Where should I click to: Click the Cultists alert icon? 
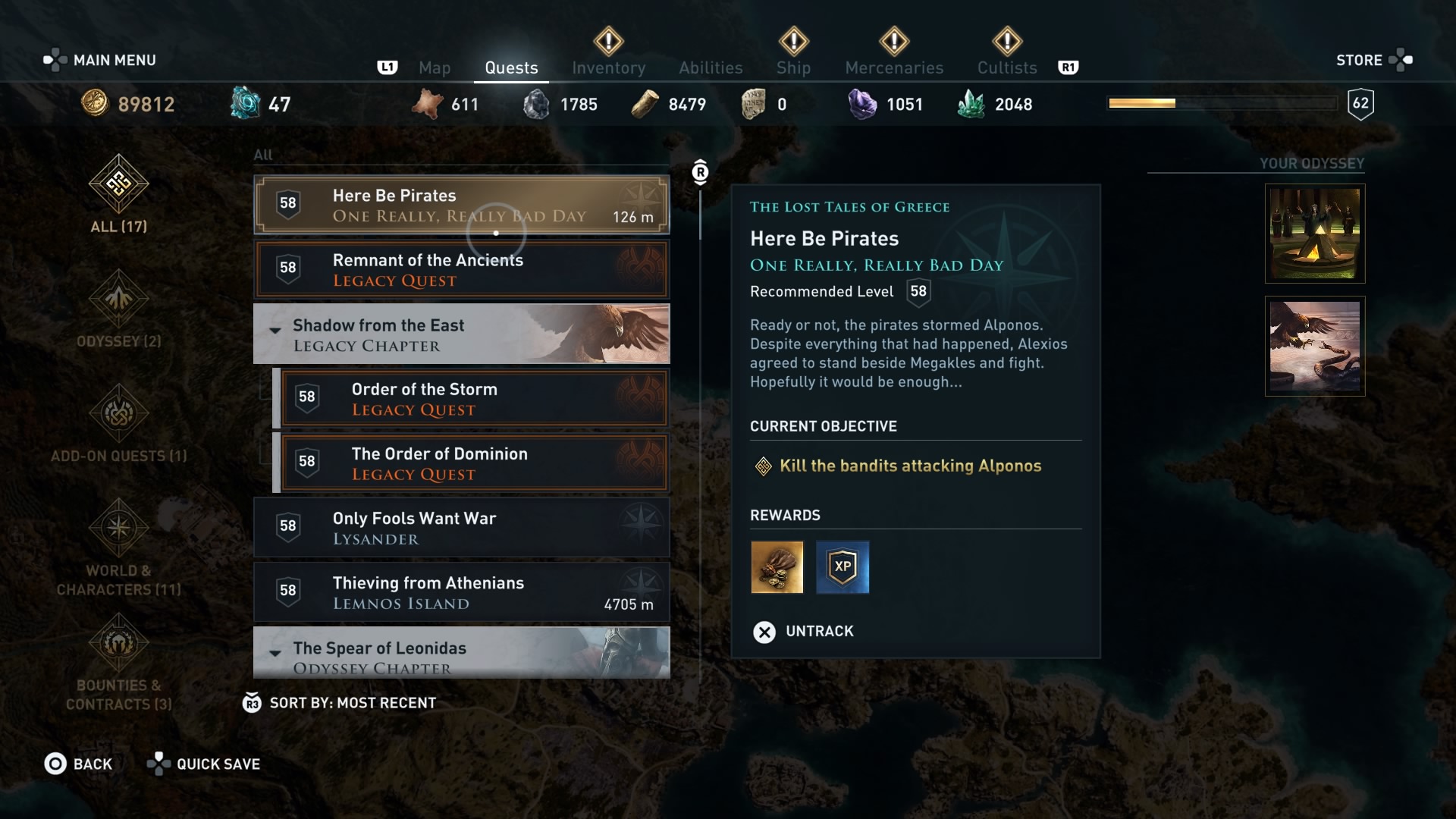click(1007, 43)
